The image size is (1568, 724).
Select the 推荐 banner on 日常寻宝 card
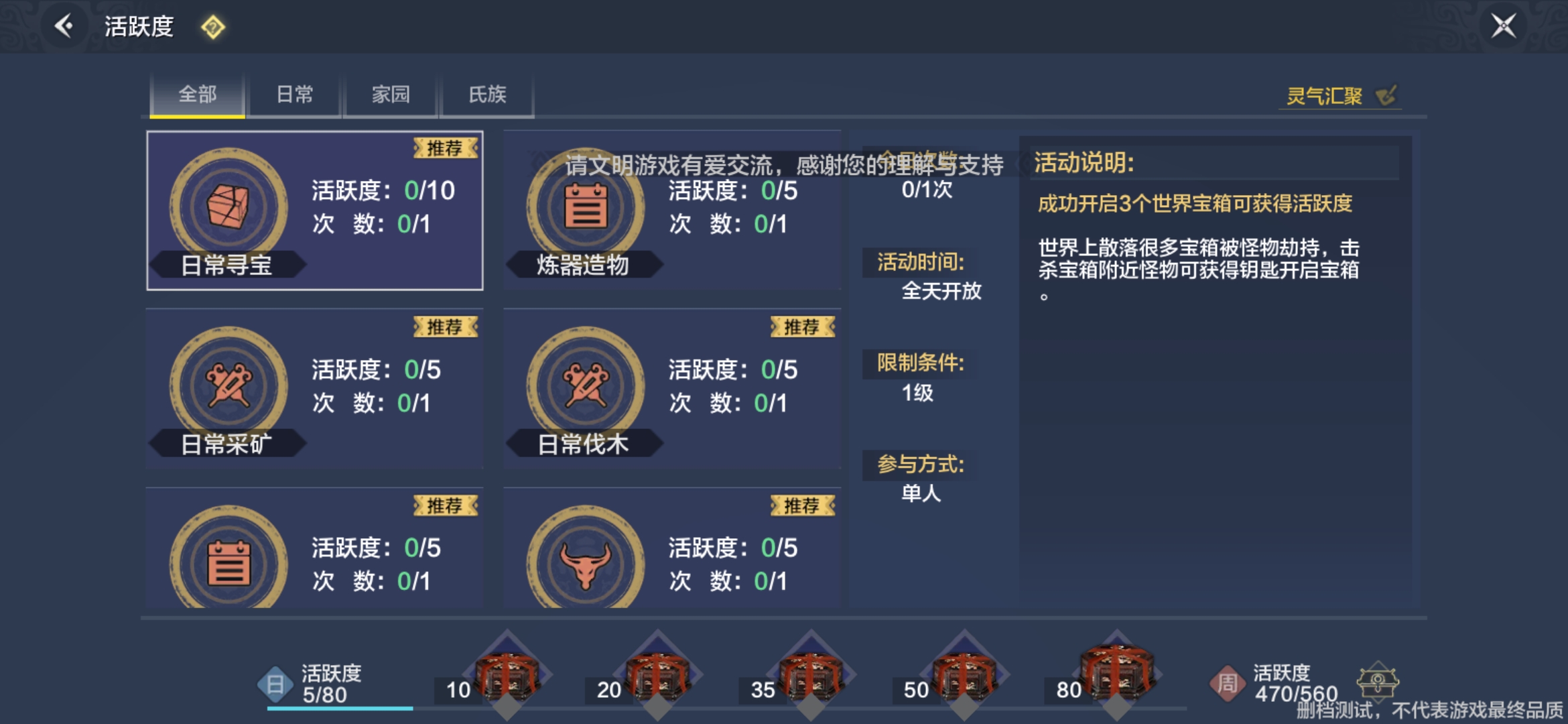[446, 149]
